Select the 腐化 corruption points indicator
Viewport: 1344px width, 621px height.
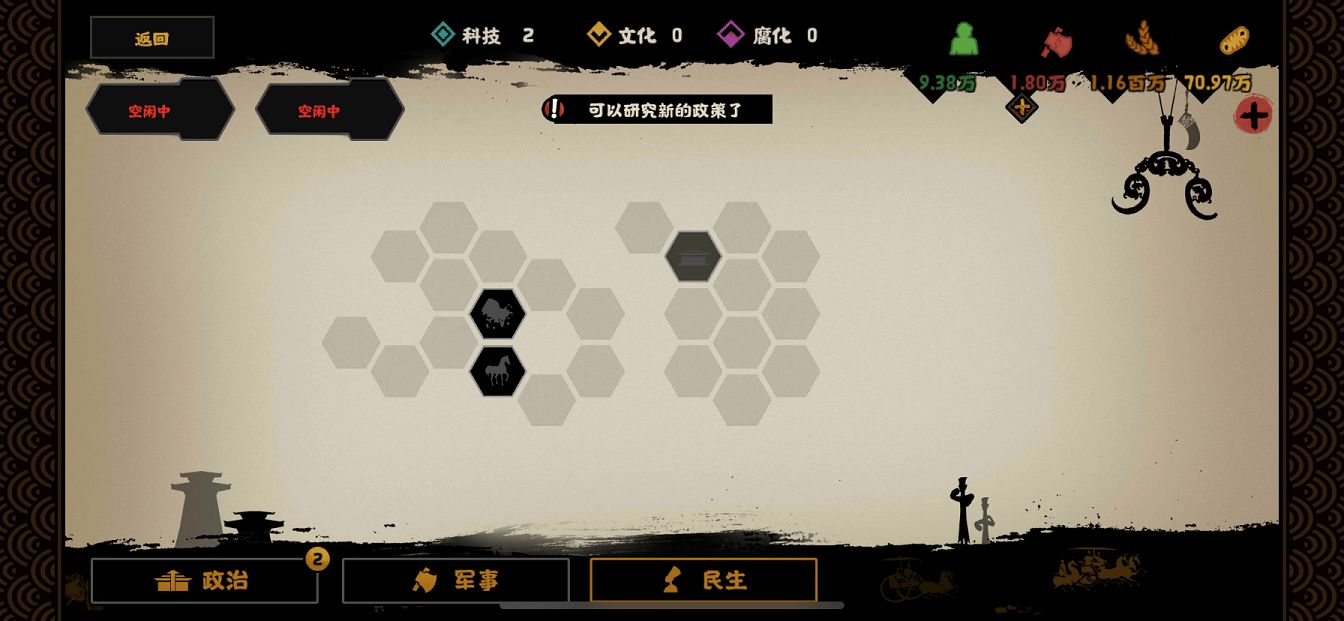tap(768, 36)
